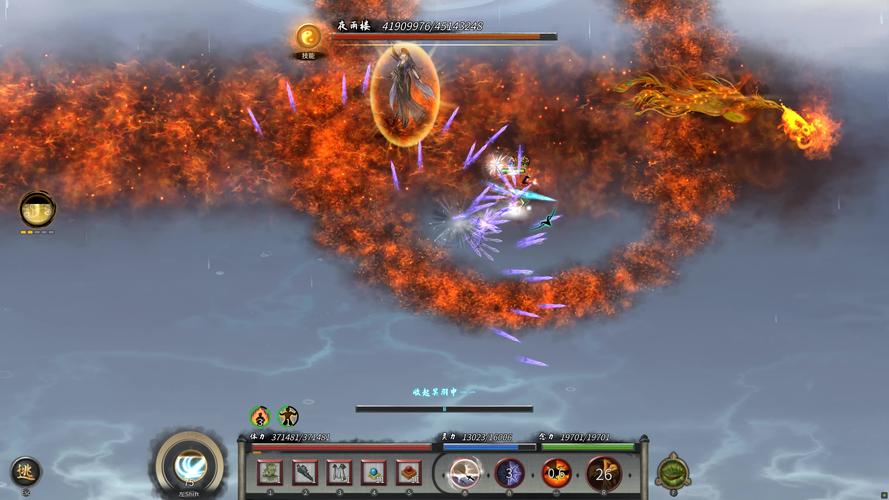Select the red box item in slot 5

tap(409, 472)
